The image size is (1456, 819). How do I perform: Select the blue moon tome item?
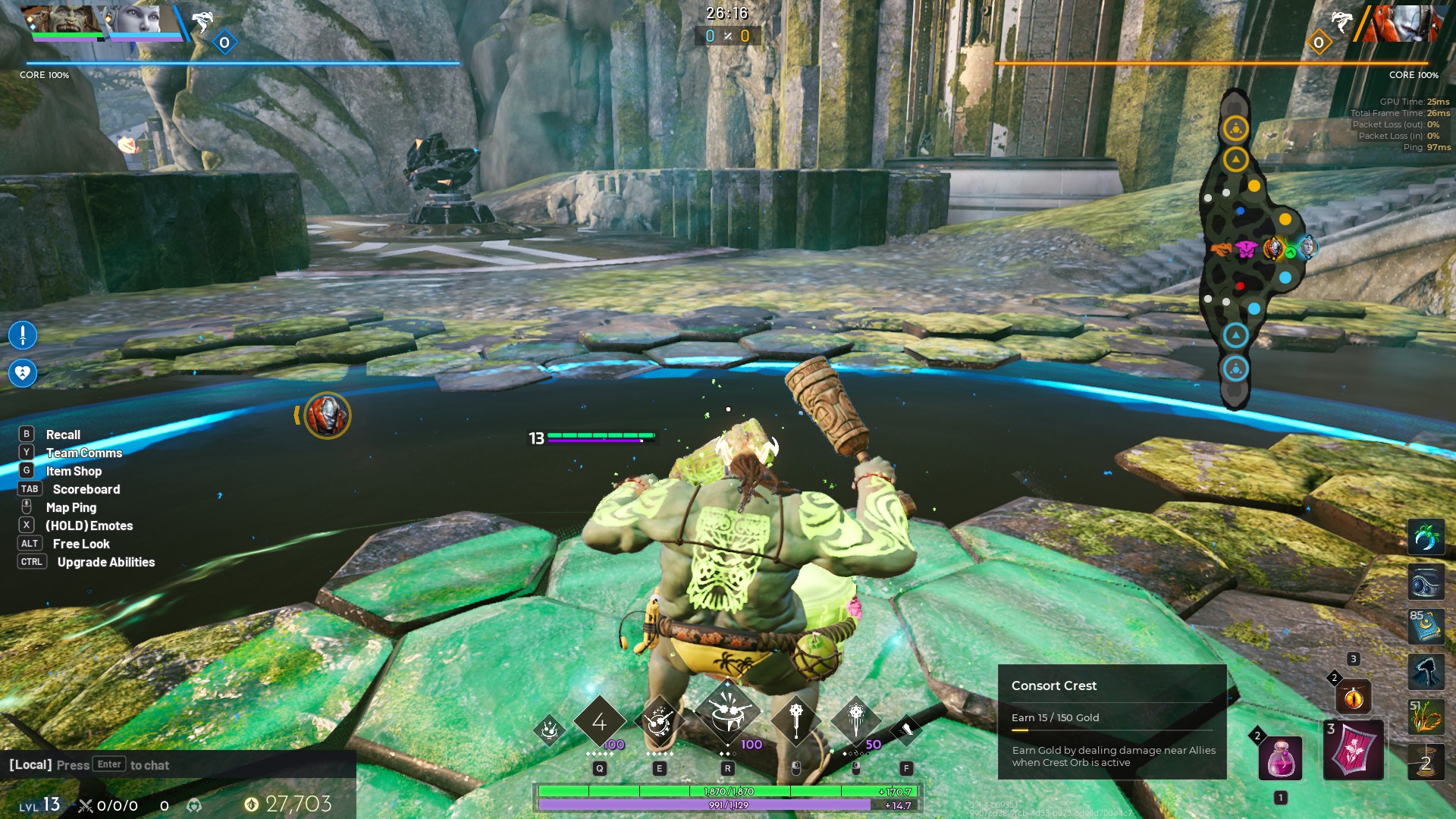(x=1426, y=627)
